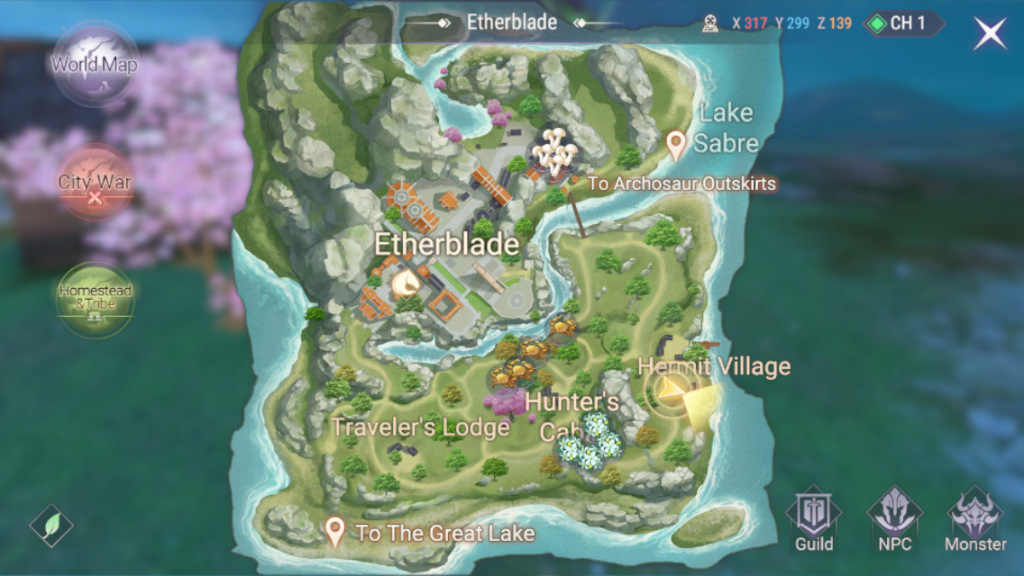The image size is (1024, 576).
Task: Click the Hermit Village location label
Action: pos(714,367)
